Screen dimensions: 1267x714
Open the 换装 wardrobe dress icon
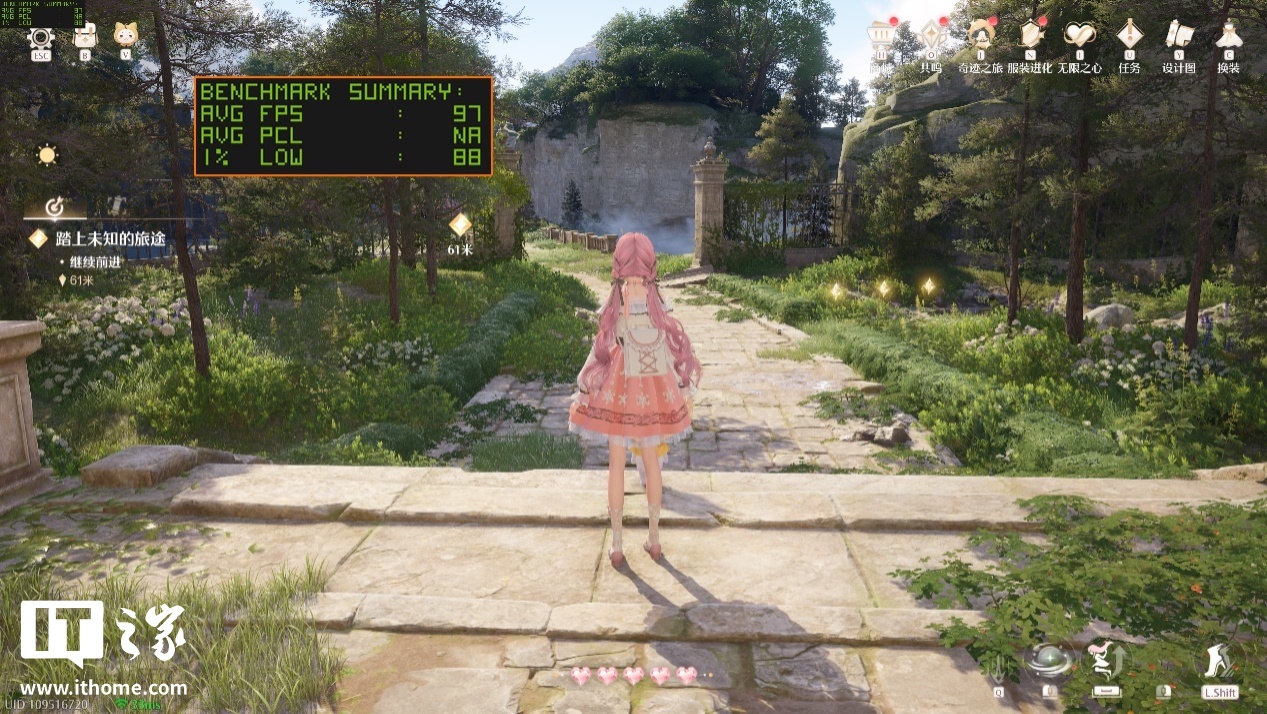(x=1229, y=36)
